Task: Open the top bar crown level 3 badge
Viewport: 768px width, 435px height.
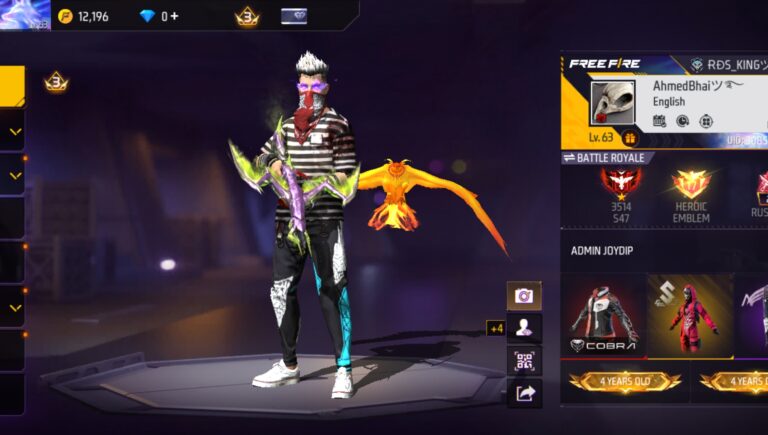Action: 246,16
